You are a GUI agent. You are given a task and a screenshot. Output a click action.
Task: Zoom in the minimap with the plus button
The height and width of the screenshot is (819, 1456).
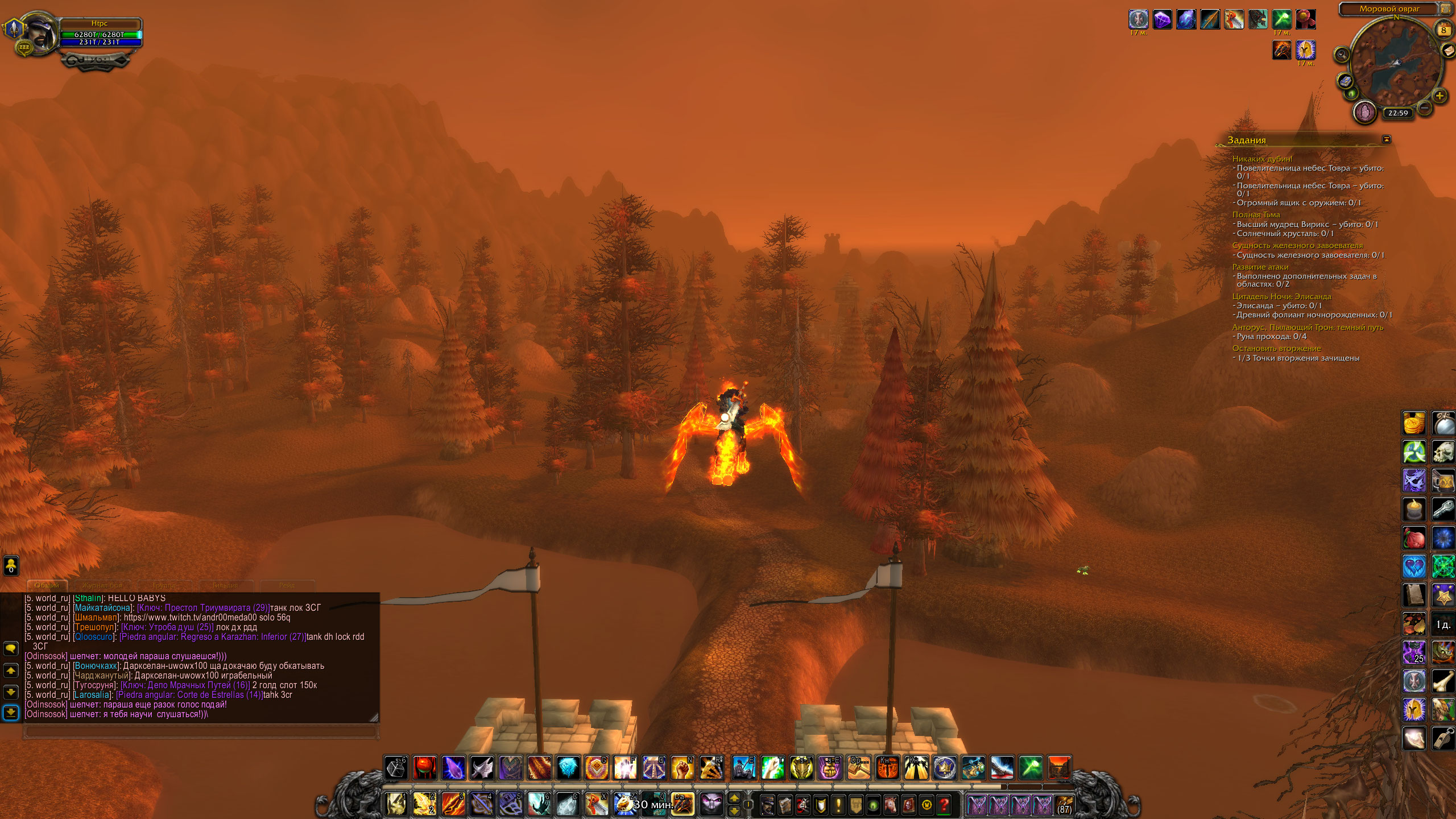tap(1440, 96)
